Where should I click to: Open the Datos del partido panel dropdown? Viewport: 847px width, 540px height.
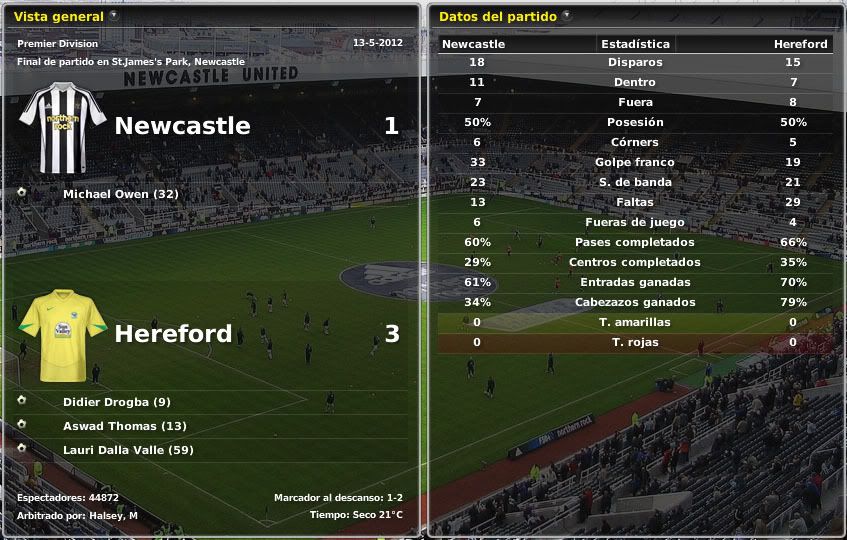click(567, 16)
